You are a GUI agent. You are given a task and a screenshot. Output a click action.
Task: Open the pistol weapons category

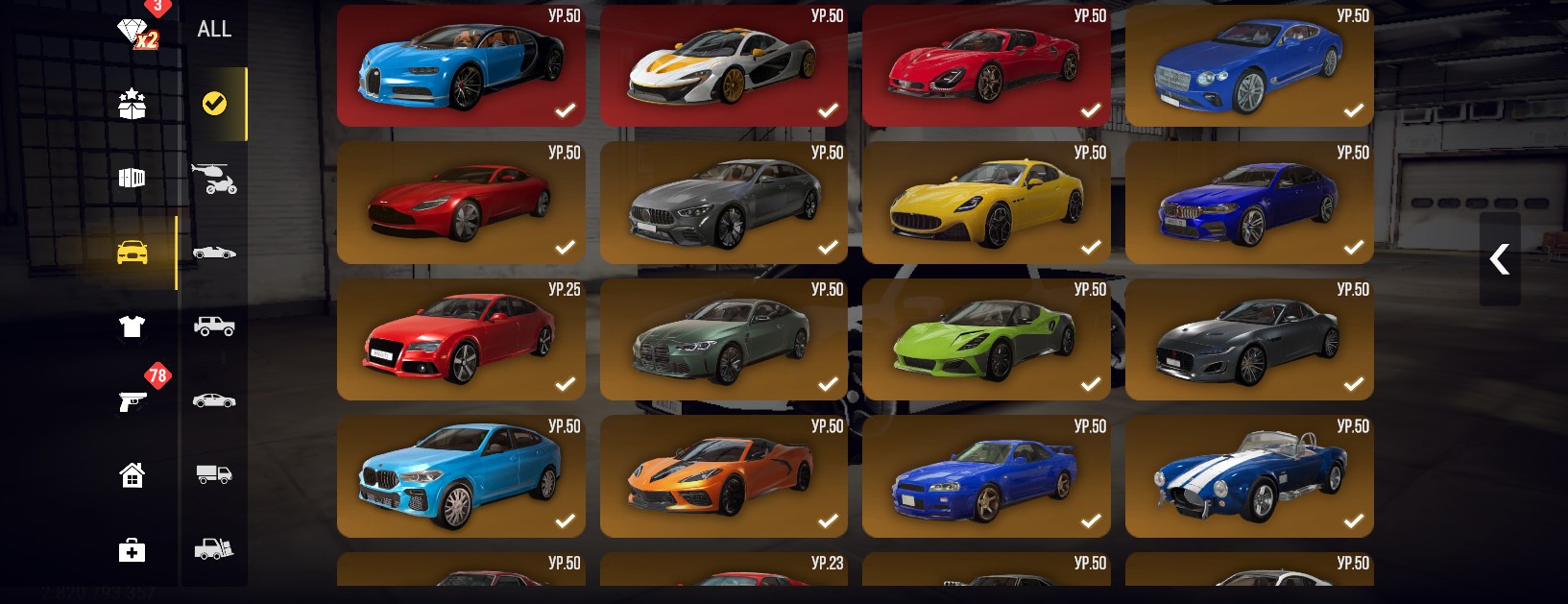pos(133,400)
